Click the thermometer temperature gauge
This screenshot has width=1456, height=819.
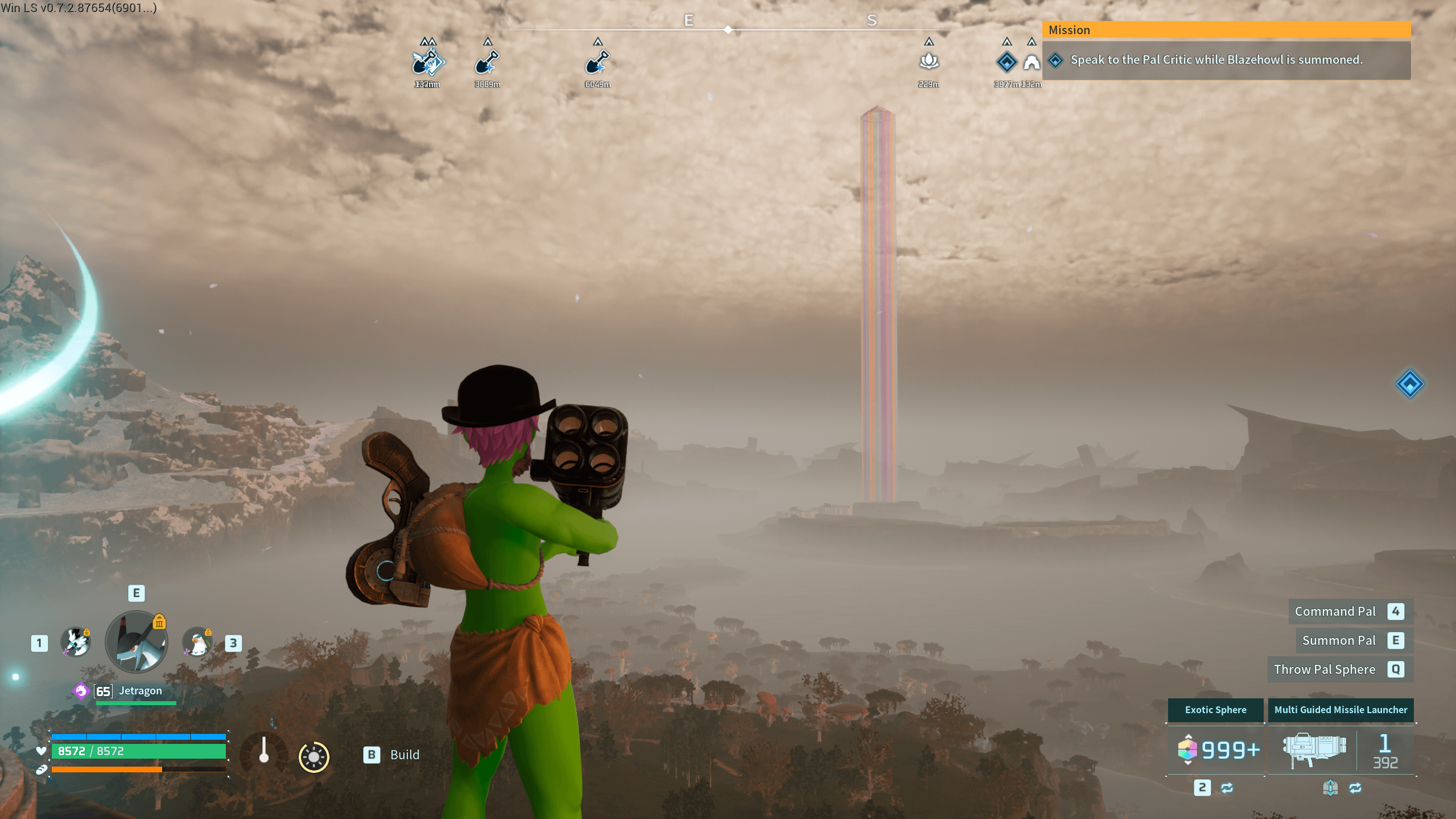[x=263, y=751]
